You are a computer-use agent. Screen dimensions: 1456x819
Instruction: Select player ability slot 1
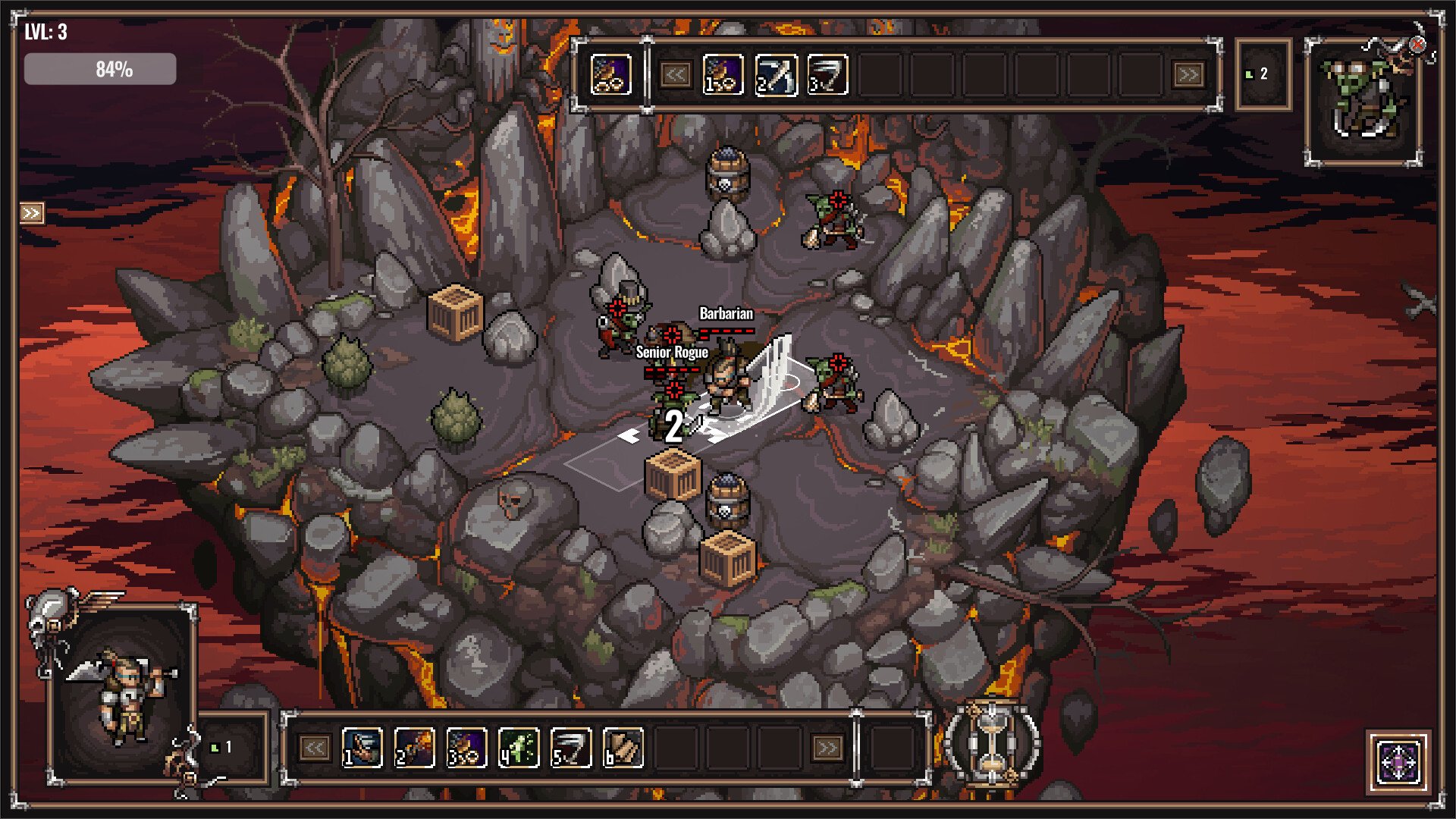point(362,748)
